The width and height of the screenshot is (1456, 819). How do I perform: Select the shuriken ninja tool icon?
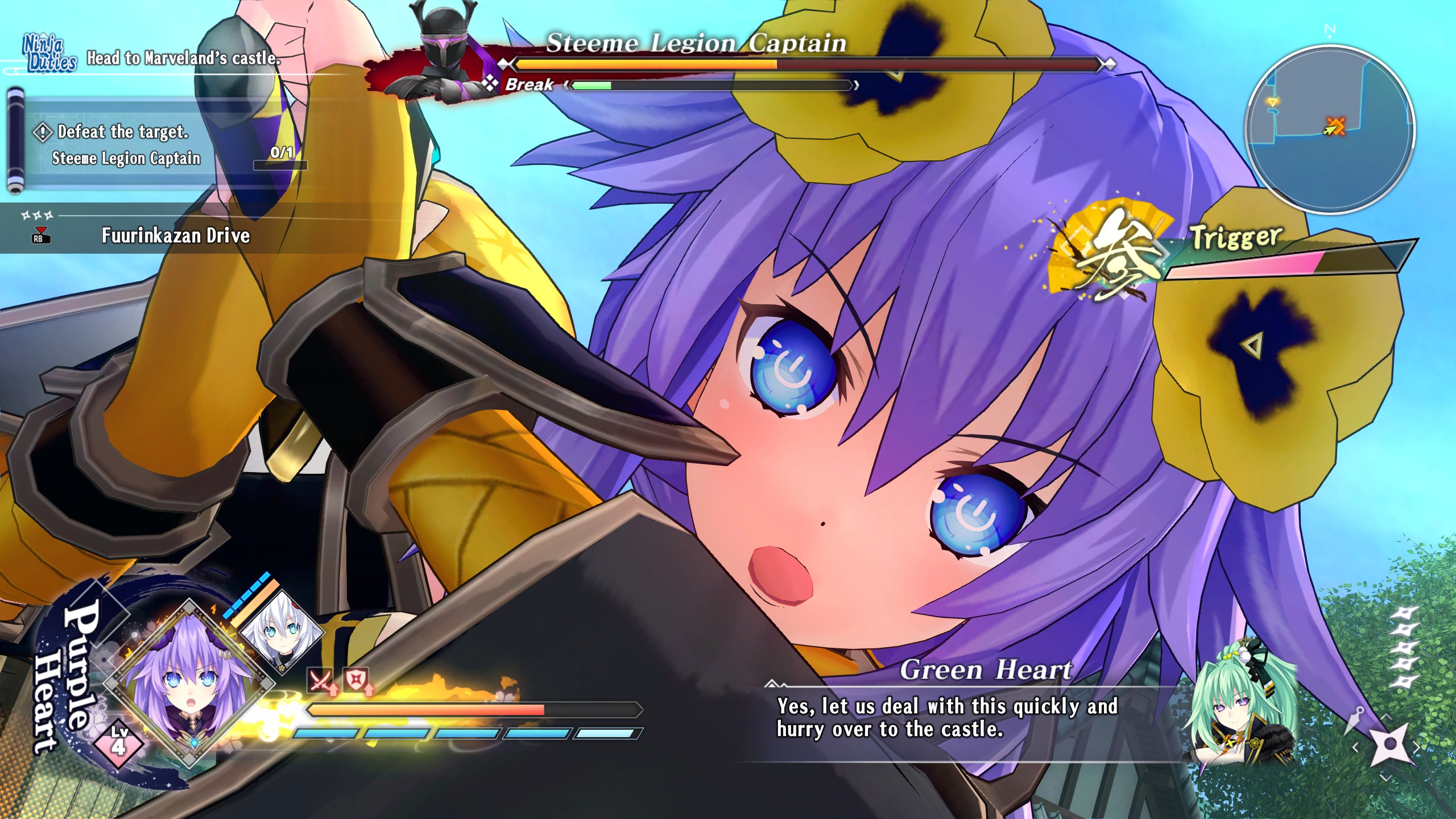click(x=1389, y=744)
